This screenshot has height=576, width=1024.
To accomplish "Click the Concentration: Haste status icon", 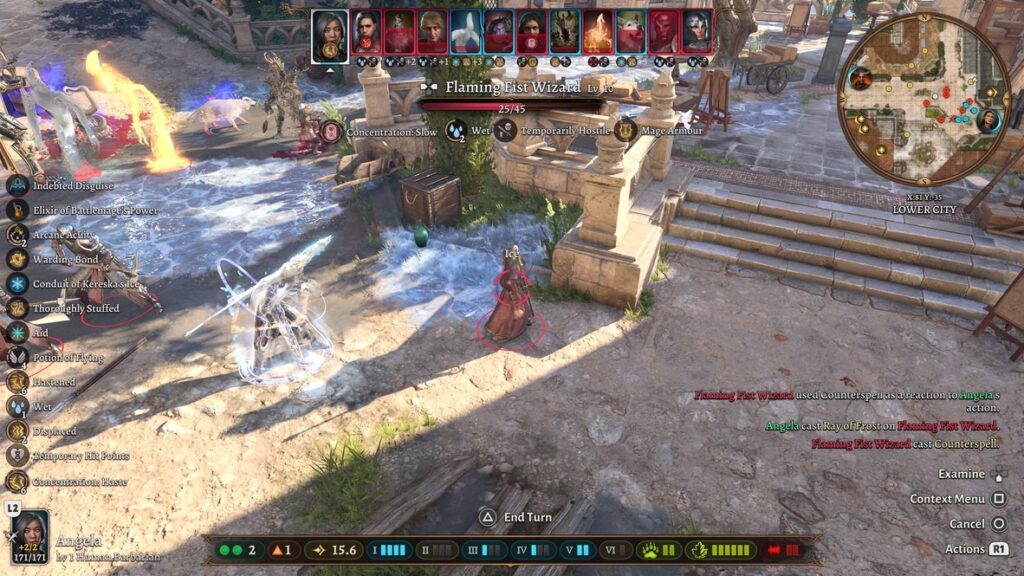I will [17, 481].
